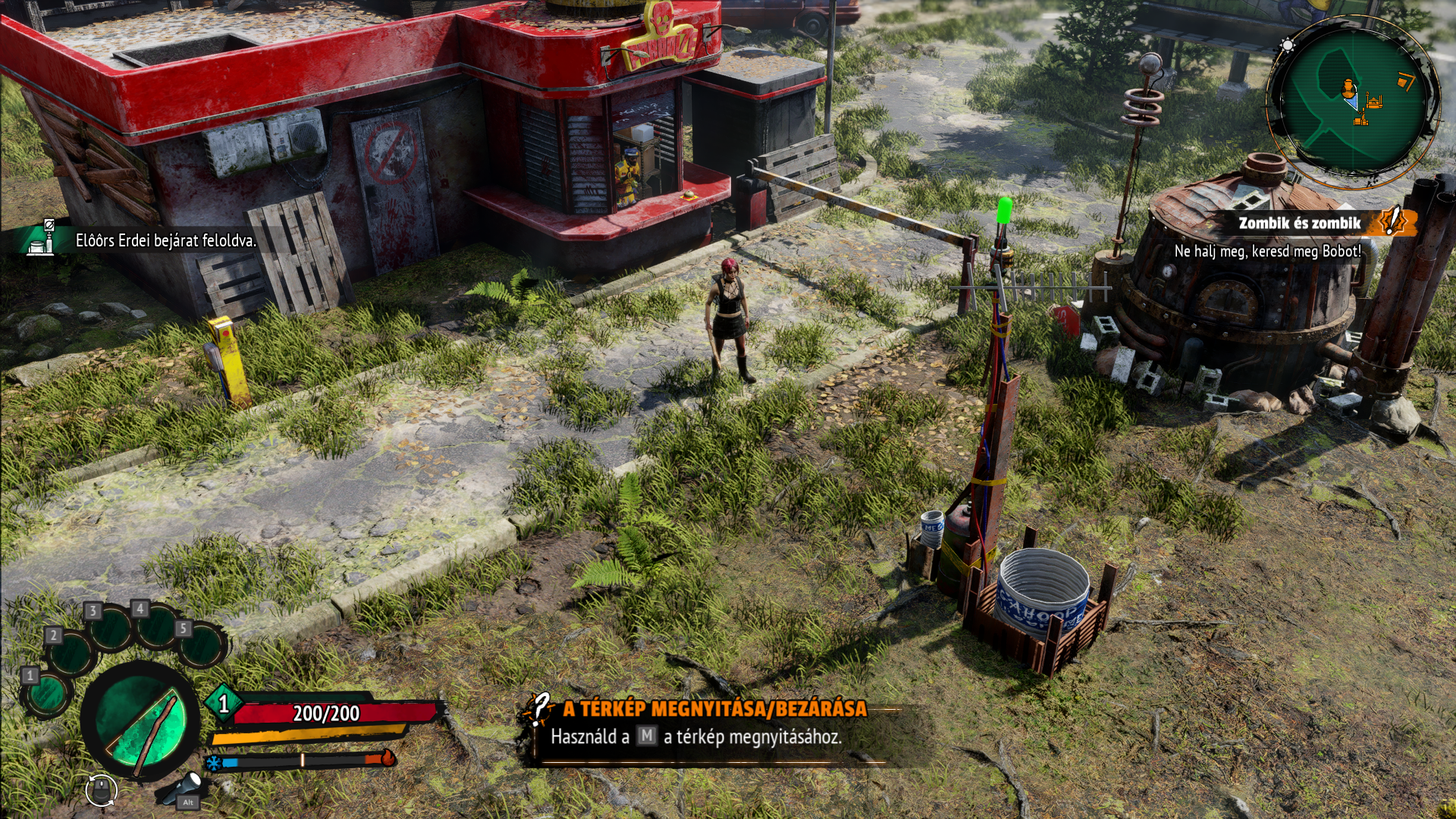Click the "A térkép megnyitása/bezárása" tutorial hint
The width and height of the screenshot is (1456, 819).
tap(714, 709)
